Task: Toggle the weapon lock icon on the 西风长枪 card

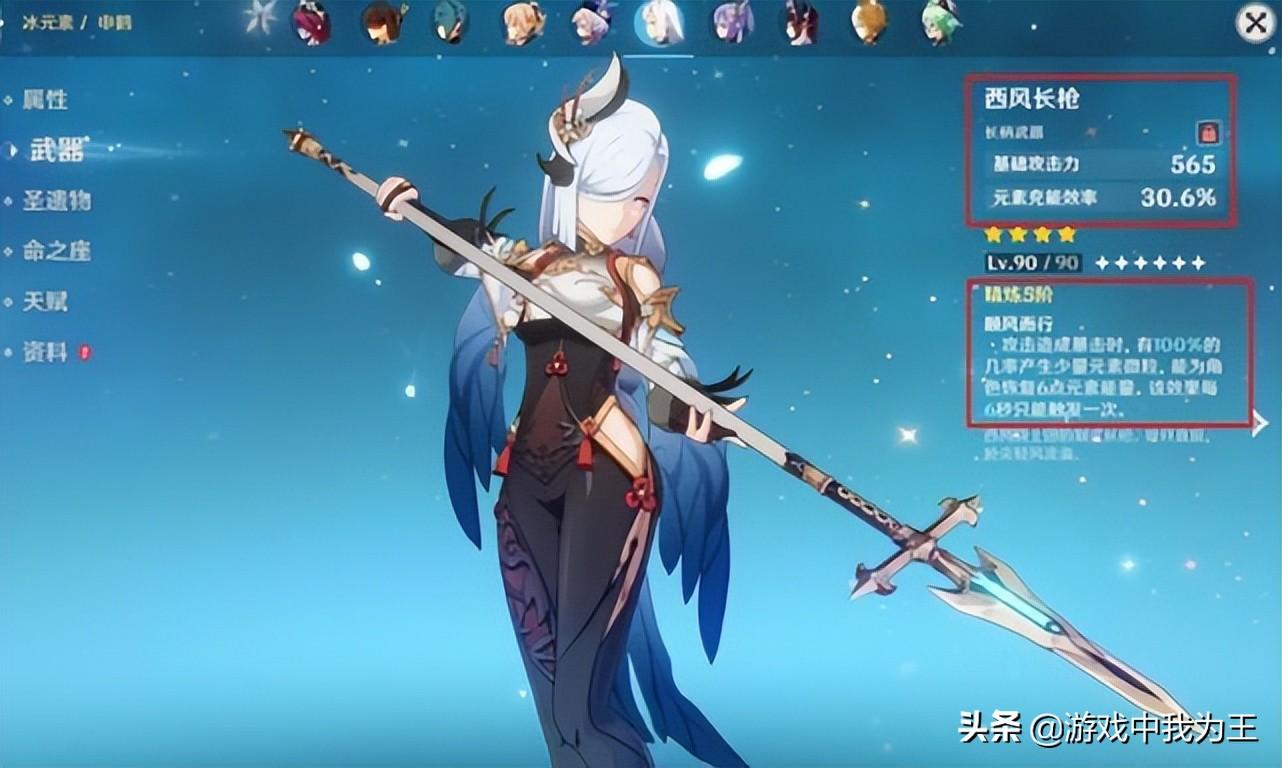Action: (1209, 133)
